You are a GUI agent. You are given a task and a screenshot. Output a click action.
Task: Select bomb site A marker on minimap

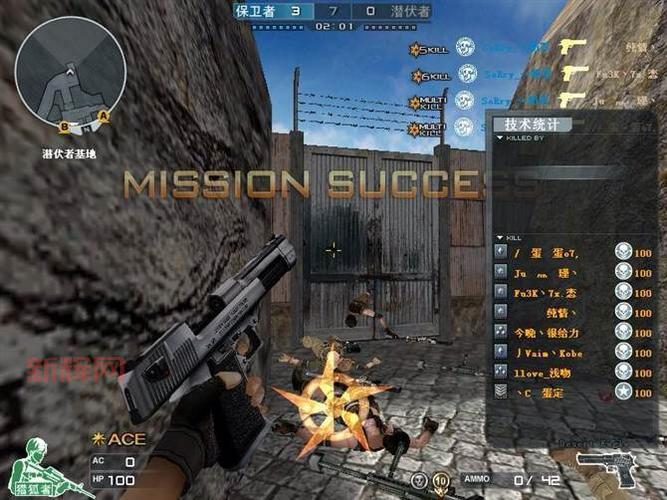click(103, 115)
